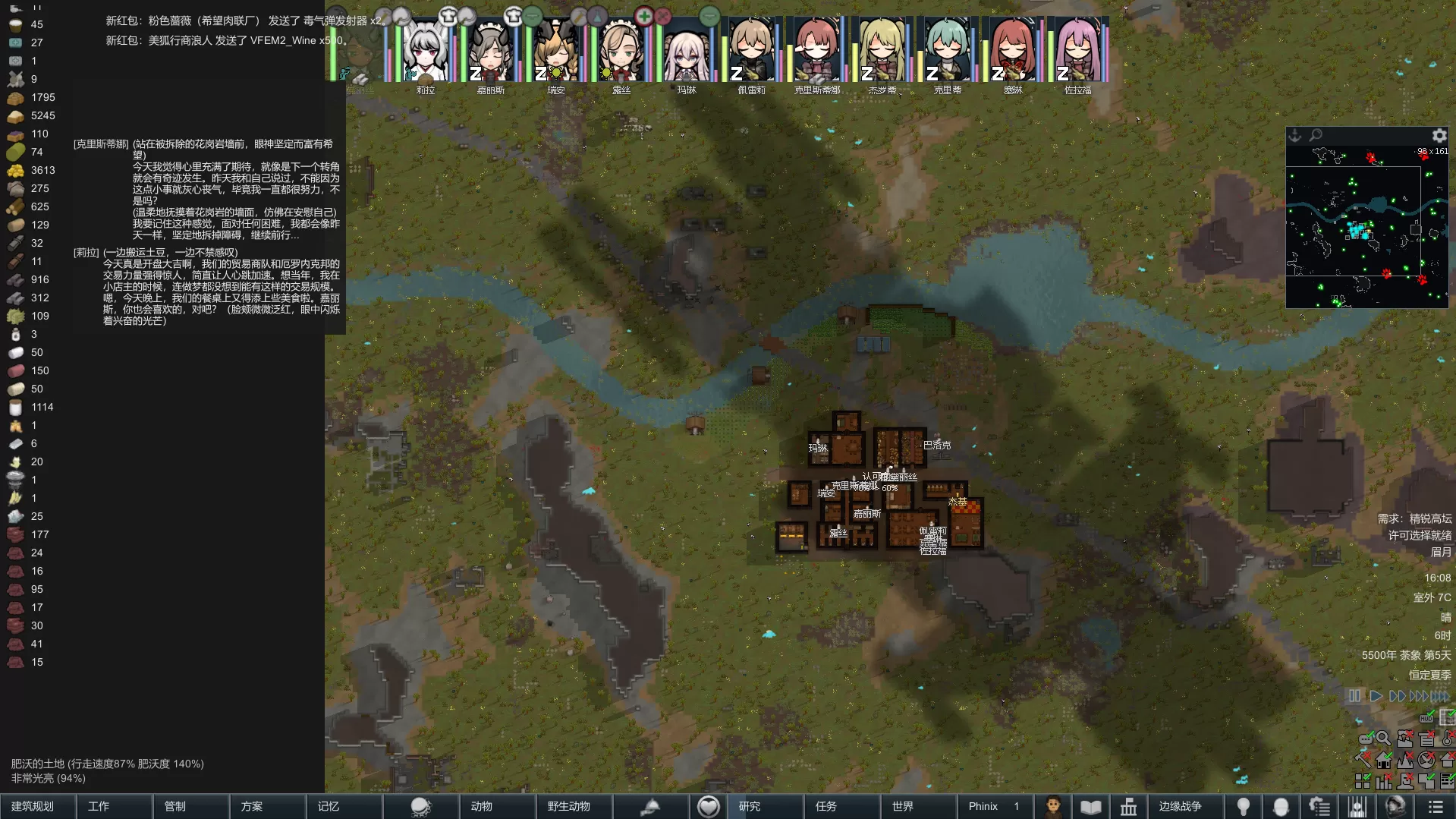The width and height of the screenshot is (1456, 819).
Task: Switch to the 工作 work tab
Action: [x=99, y=806]
